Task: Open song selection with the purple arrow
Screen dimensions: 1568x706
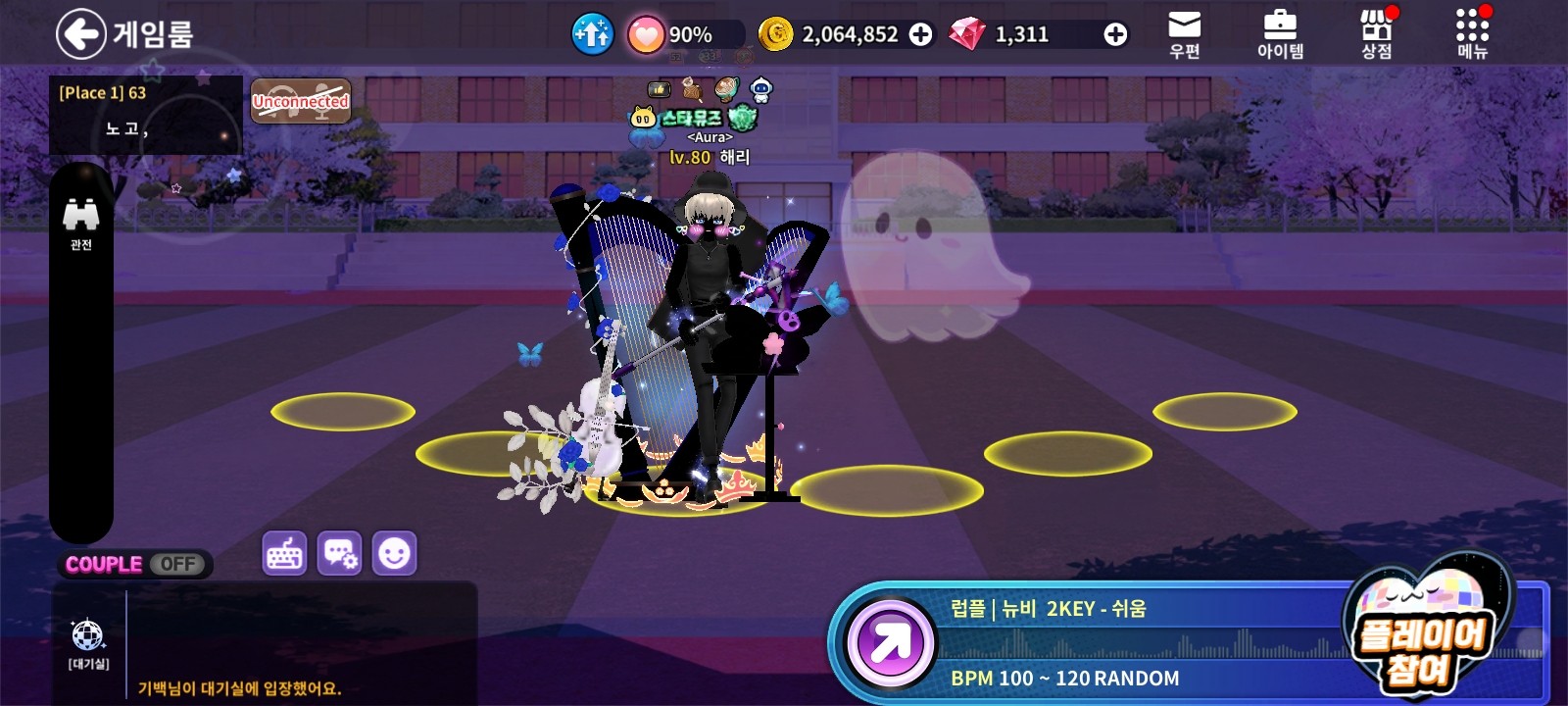Action: coord(890,643)
